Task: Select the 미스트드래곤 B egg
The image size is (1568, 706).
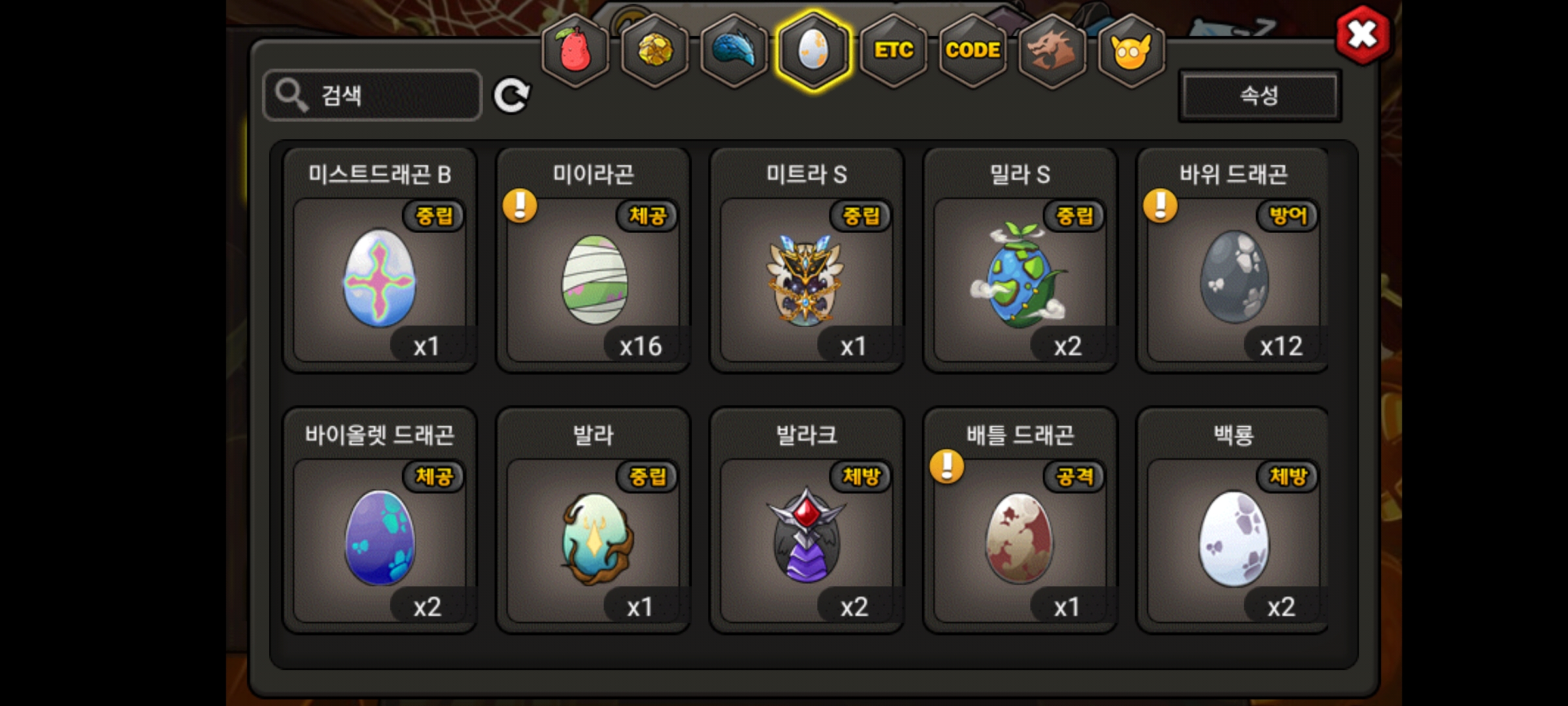Action: coord(380,278)
